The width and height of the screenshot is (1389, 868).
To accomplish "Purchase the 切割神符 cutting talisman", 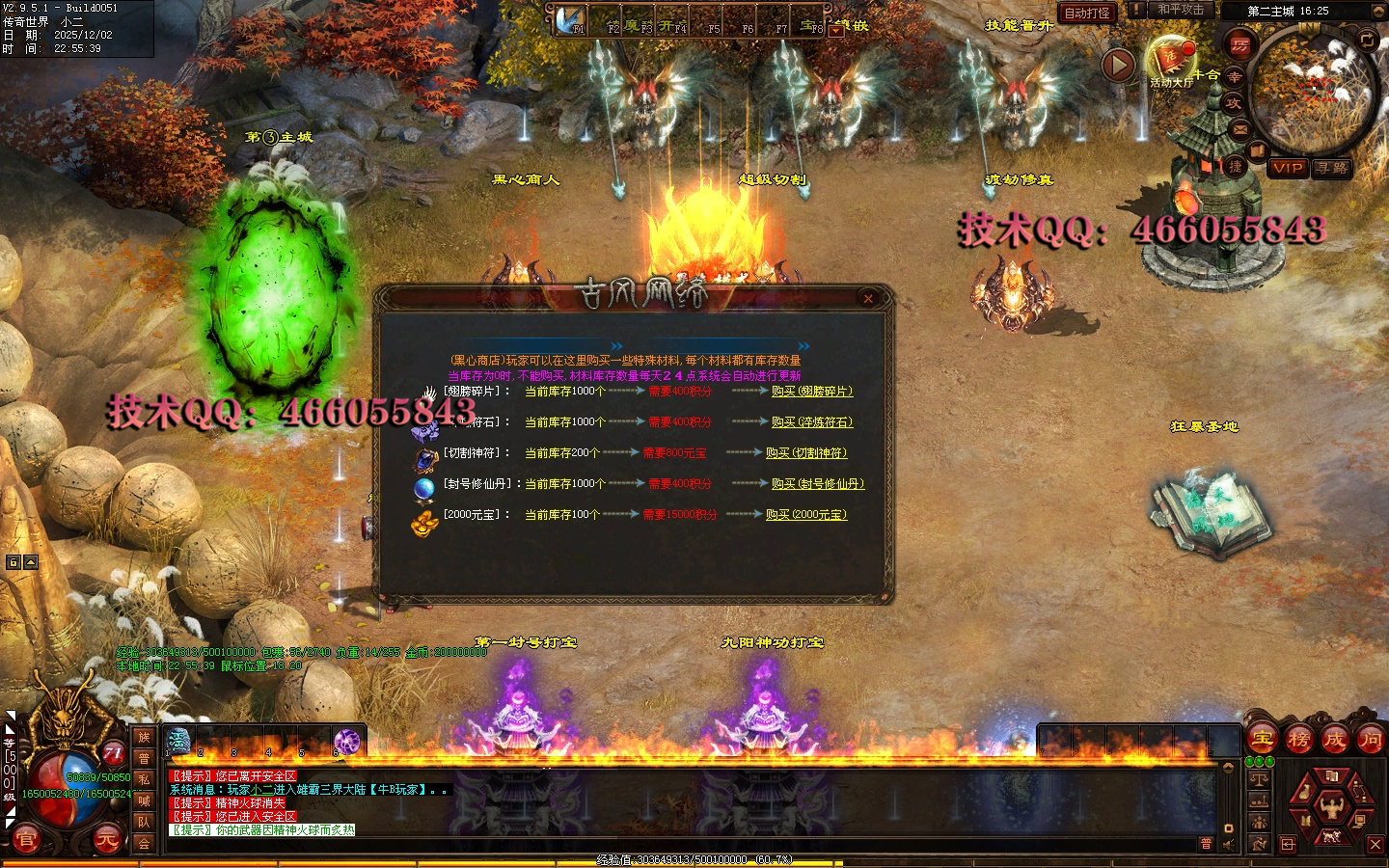I will [805, 453].
